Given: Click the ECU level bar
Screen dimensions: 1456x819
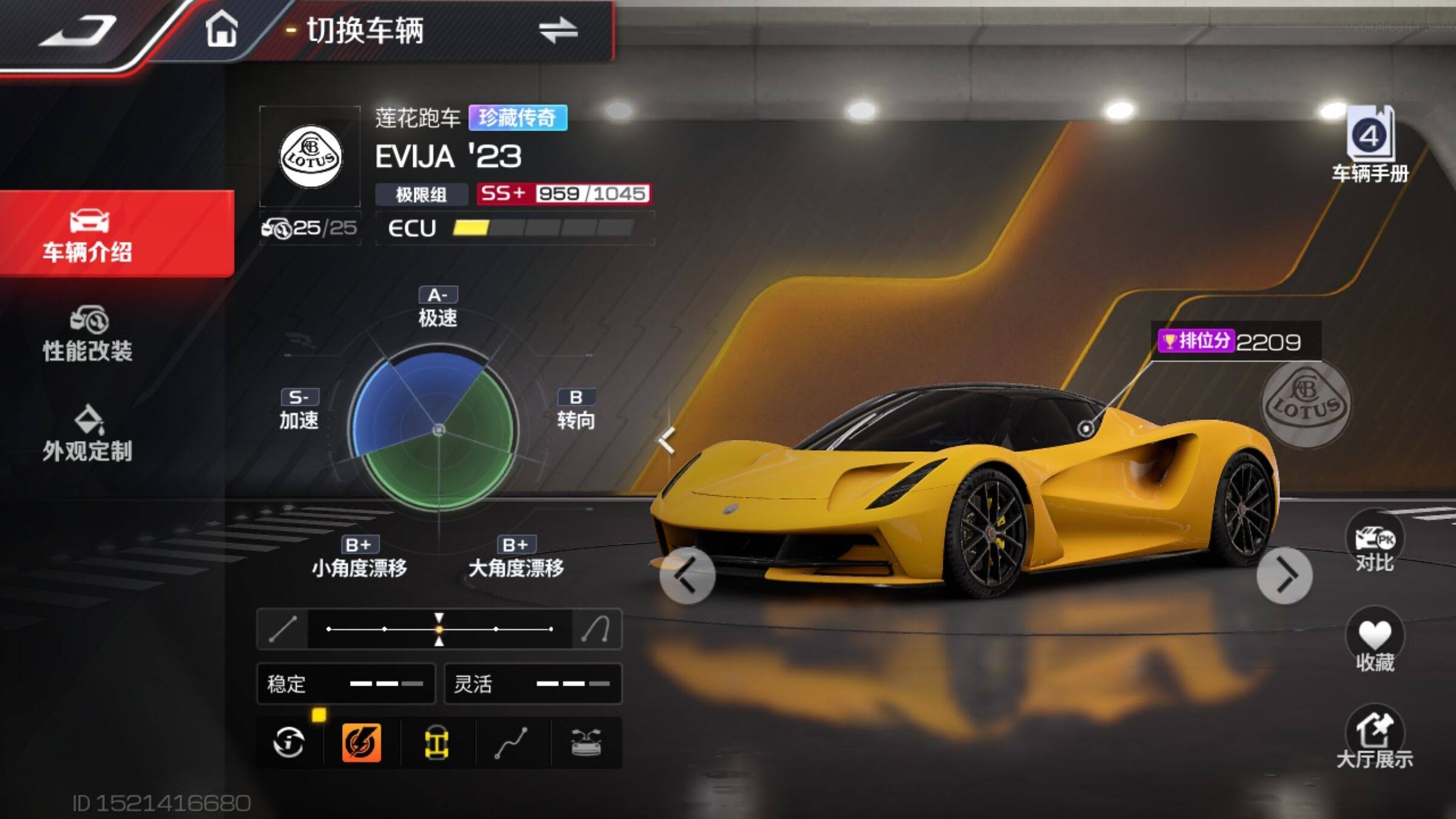Looking at the screenshot, I should (x=542, y=228).
